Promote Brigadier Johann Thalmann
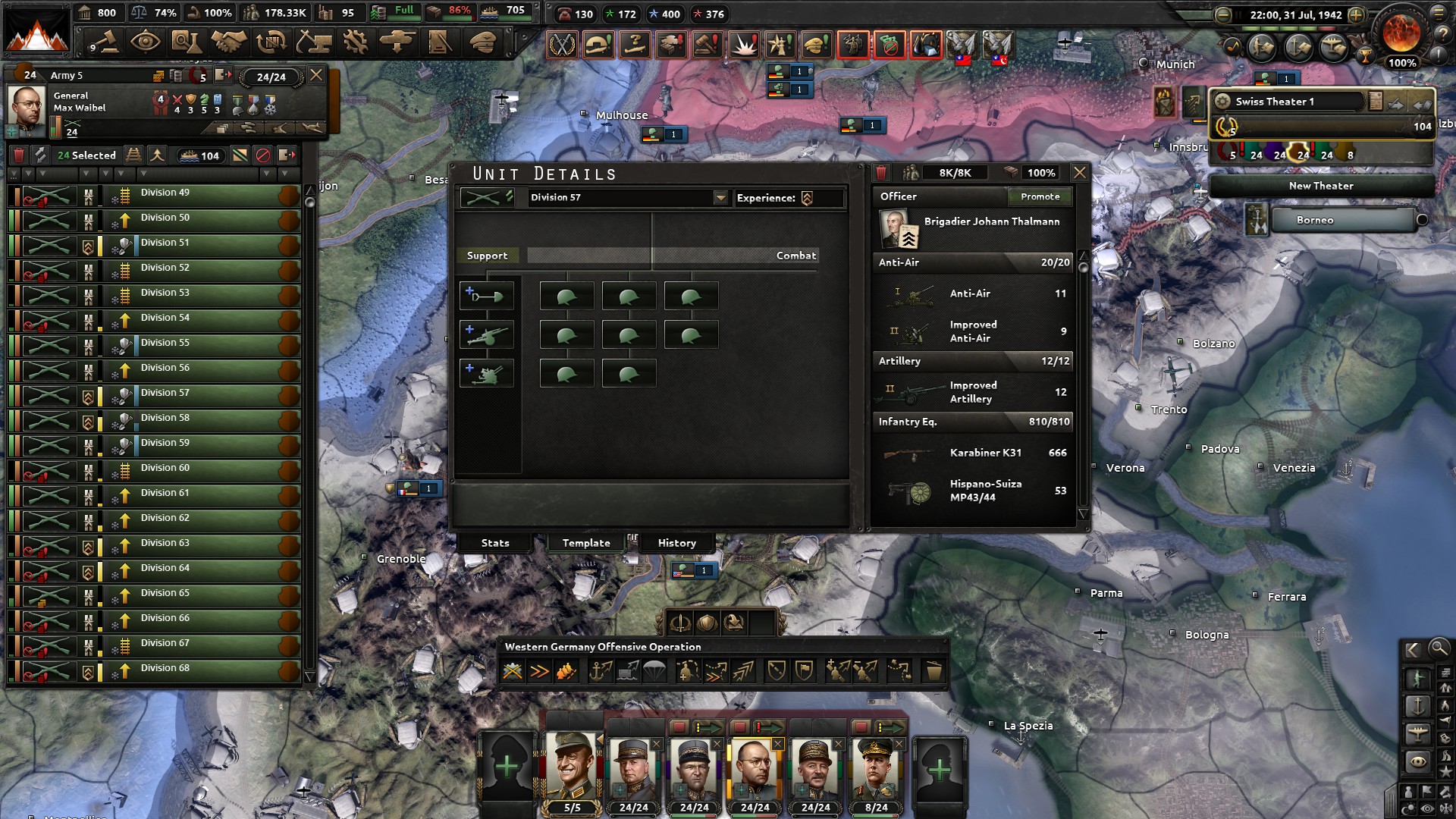Screen dimensions: 1456x819 point(1039,197)
